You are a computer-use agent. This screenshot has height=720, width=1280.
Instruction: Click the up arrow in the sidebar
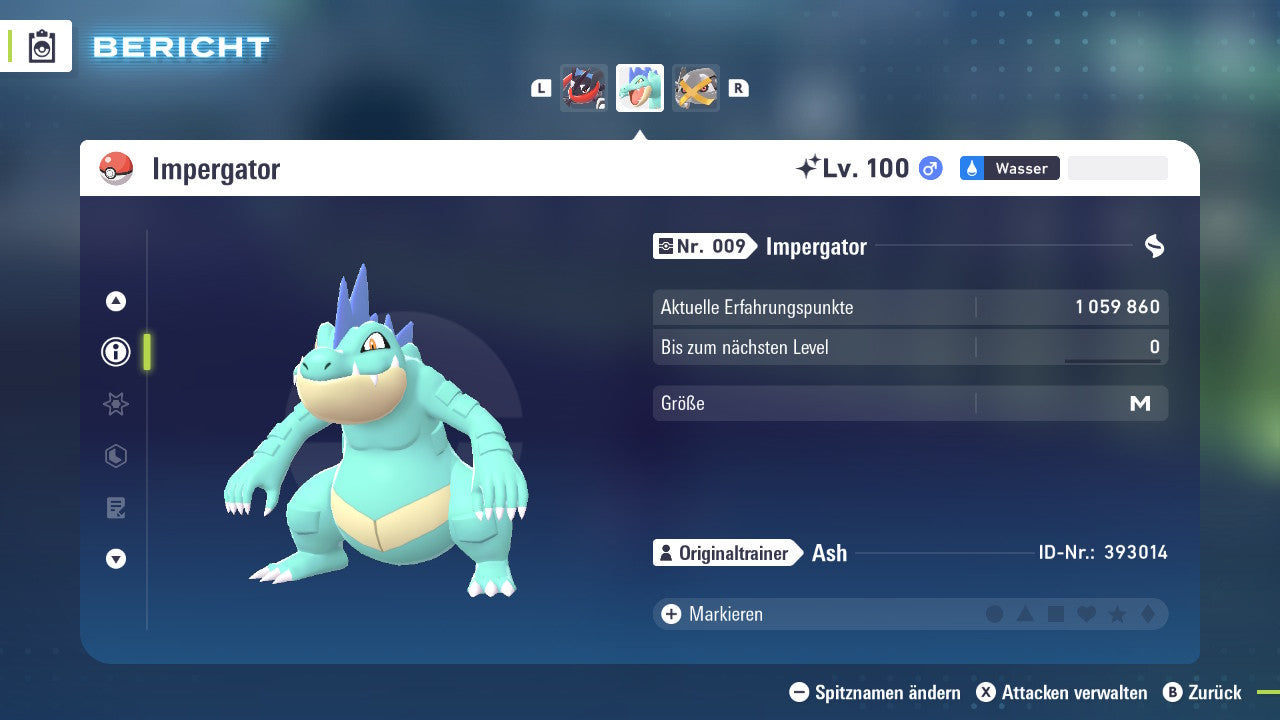(x=115, y=301)
